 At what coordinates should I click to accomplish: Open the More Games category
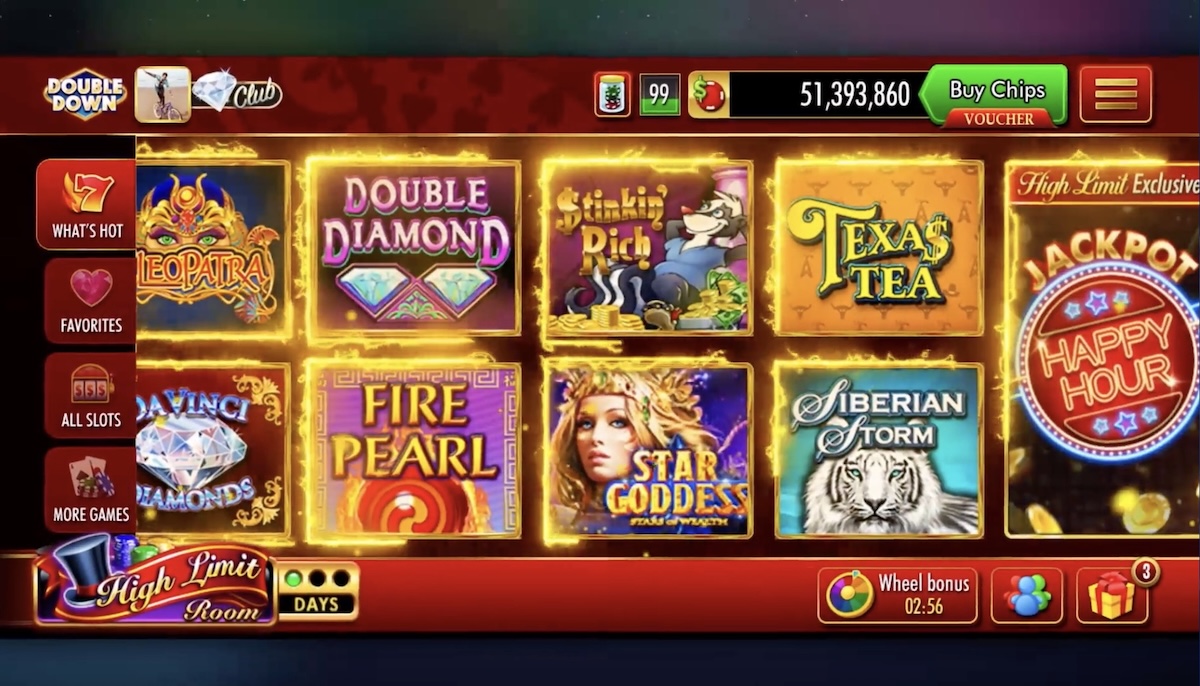point(90,489)
